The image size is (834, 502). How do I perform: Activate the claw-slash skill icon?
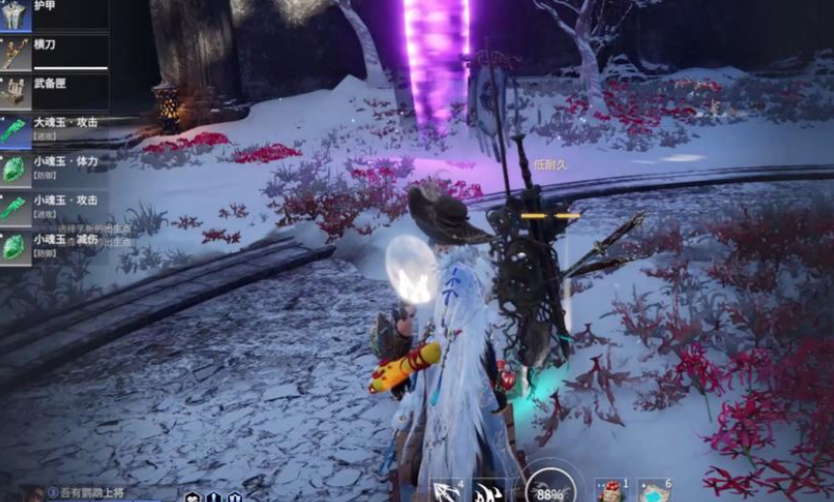489,491
